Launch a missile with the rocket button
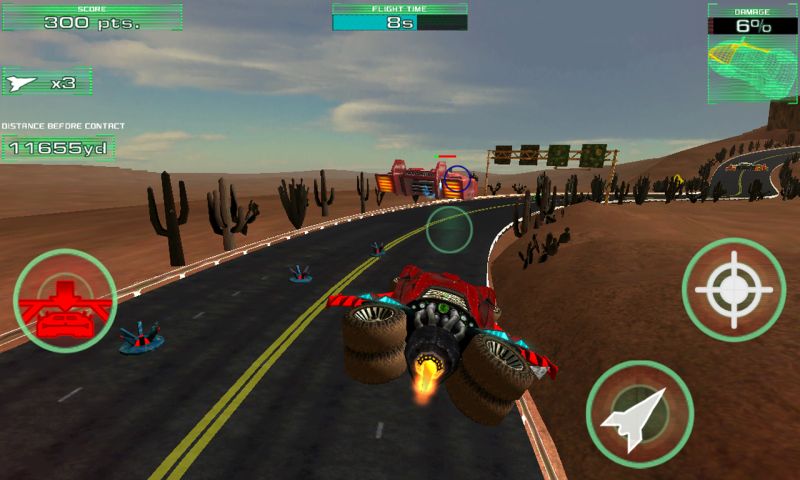The width and height of the screenshot is (800, 480). coord(639,412)
